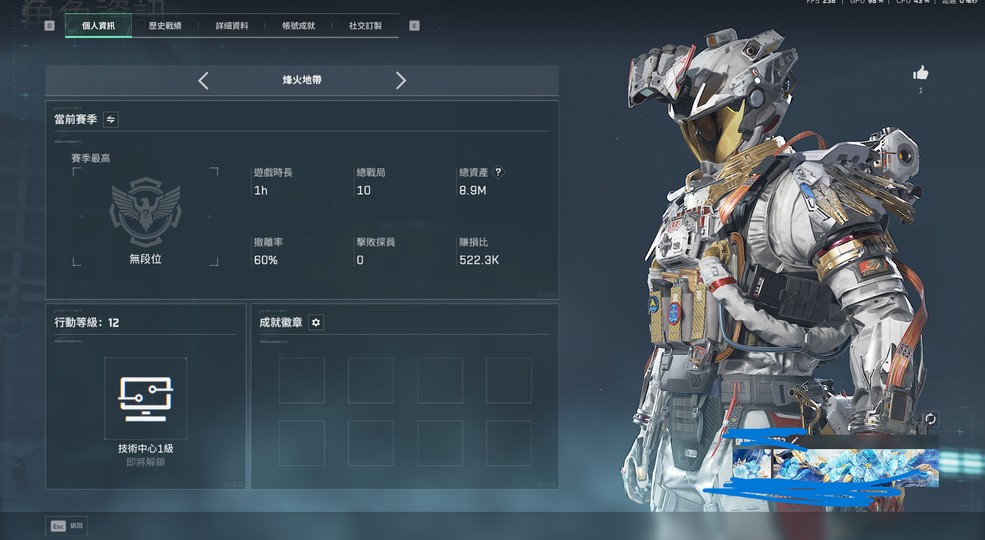The width and height of the screenshot is (985, 540).
Task: Click the right arrow beside 烽火地帶
Action: click(401, 81)
